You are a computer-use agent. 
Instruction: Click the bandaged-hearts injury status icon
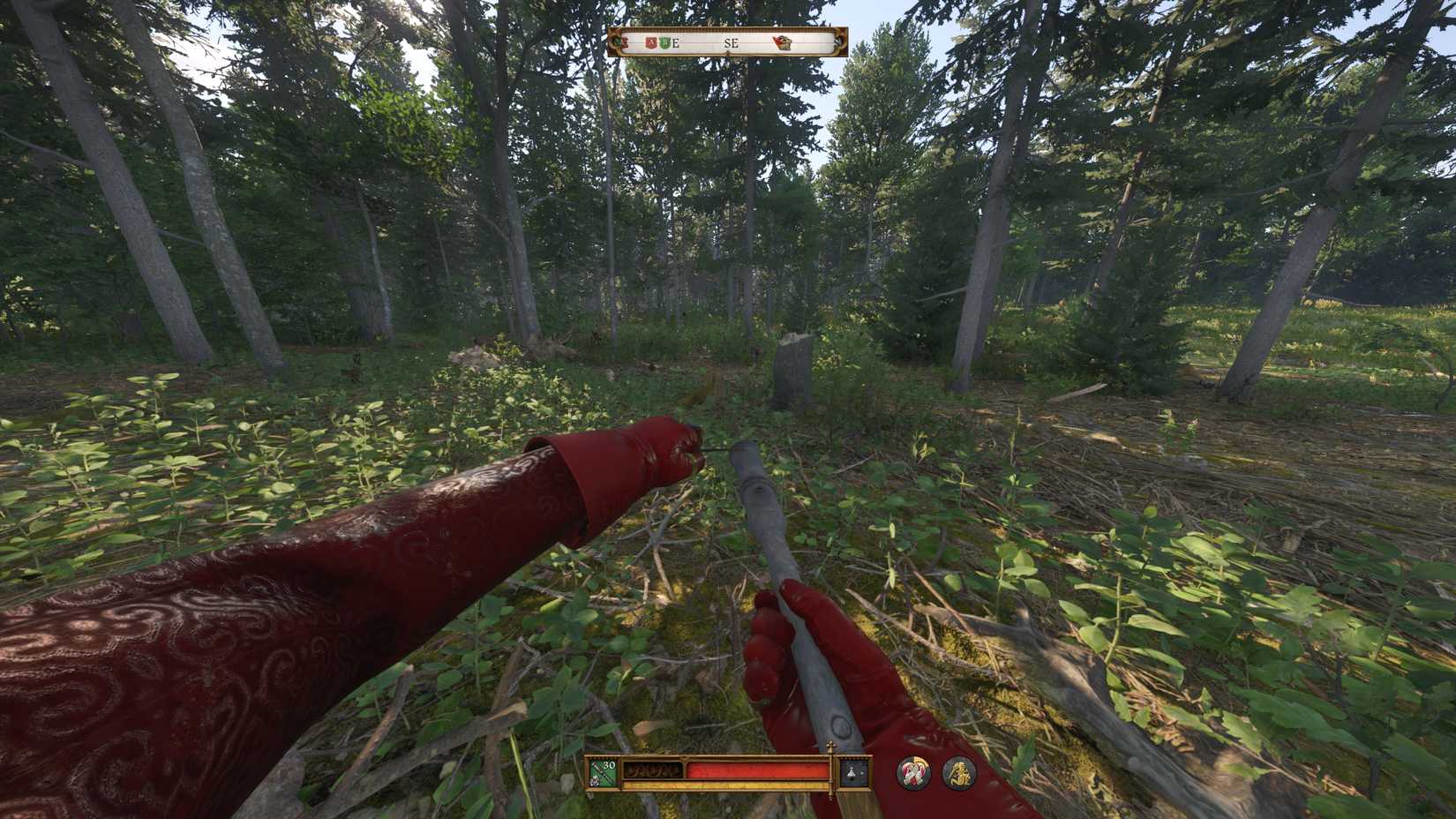(913, 771)
